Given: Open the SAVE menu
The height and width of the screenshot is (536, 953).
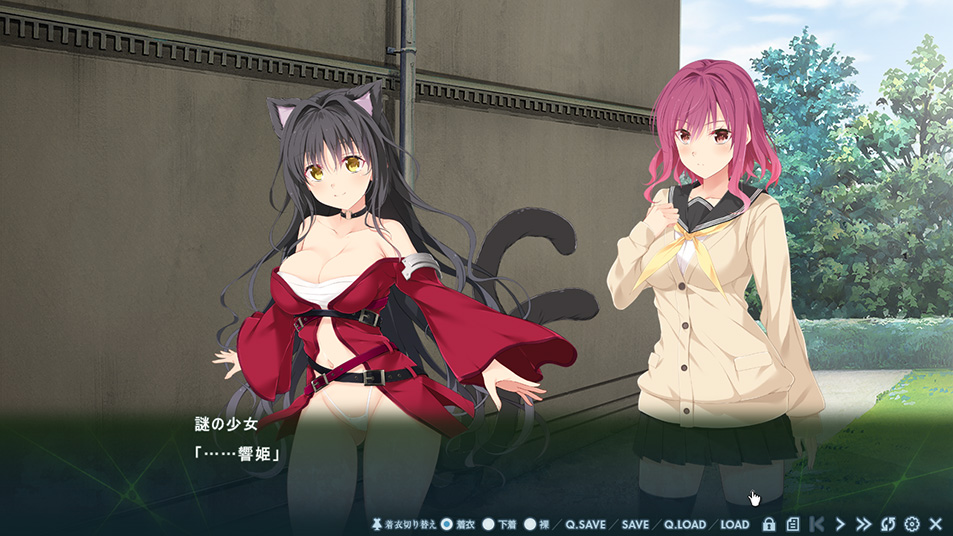Looking at the screenshot, I should click(635, 524).
